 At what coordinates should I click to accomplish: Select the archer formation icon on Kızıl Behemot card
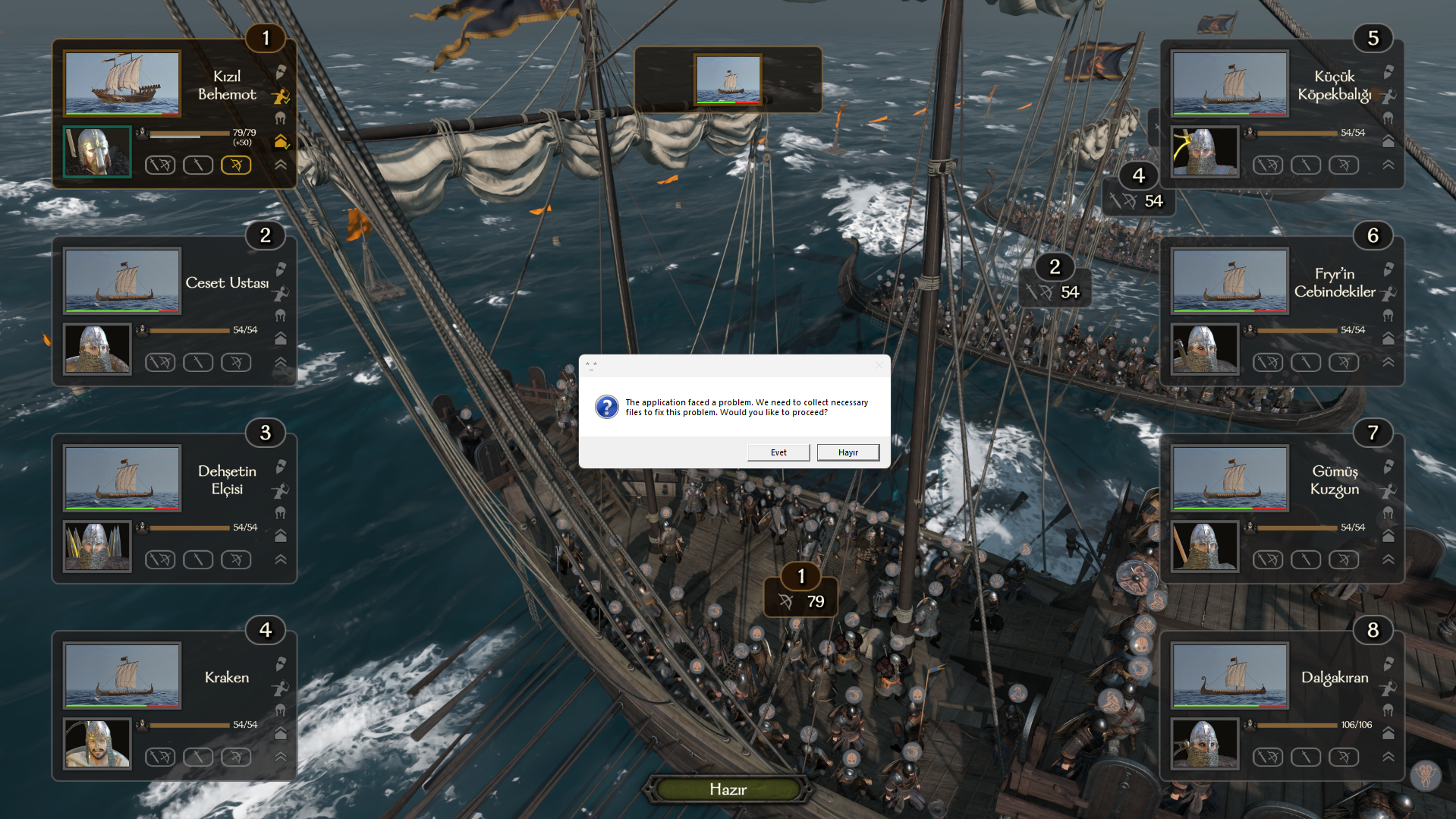click(x=279, y=95)
